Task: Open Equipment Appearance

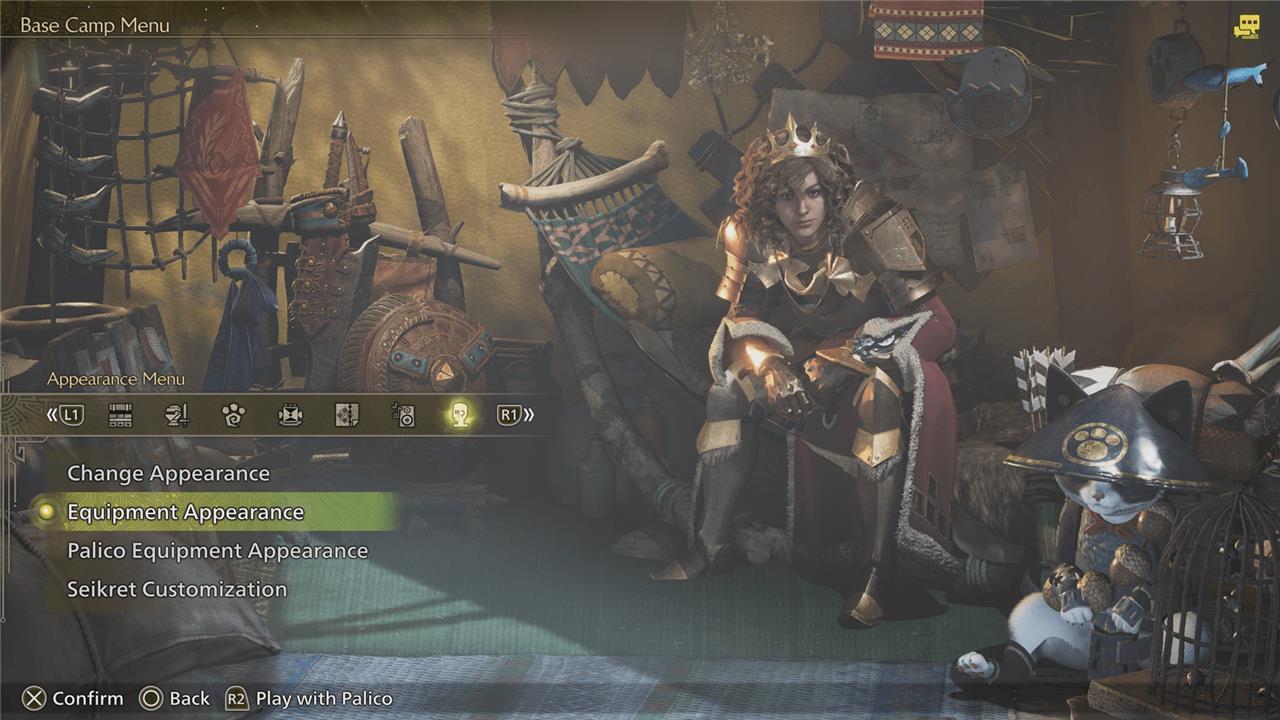Action: point(185,512)
